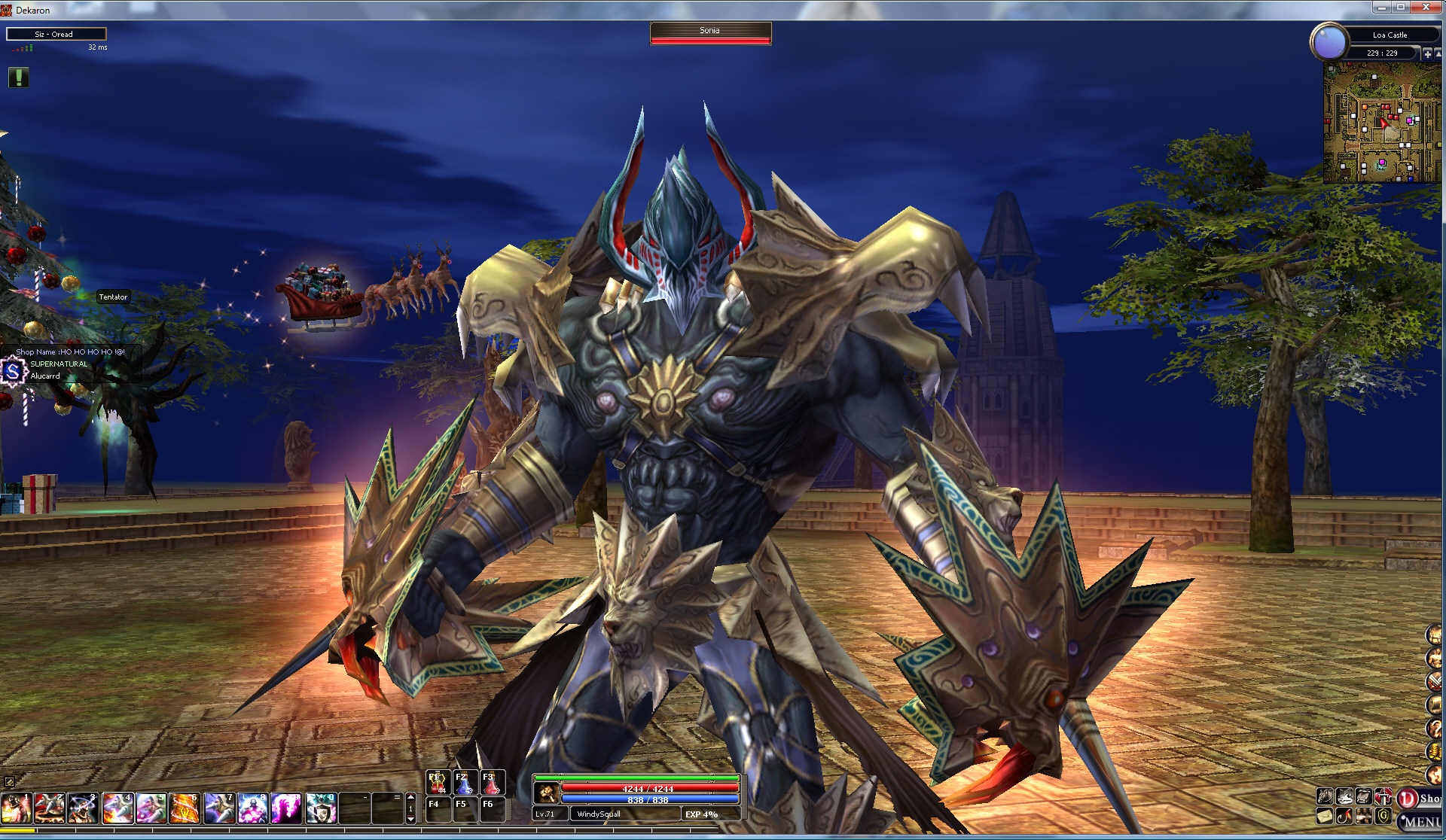Screen dimensions: 1446x840
Task: Click the green exclamation notification icon
Action: coord(19,77)
